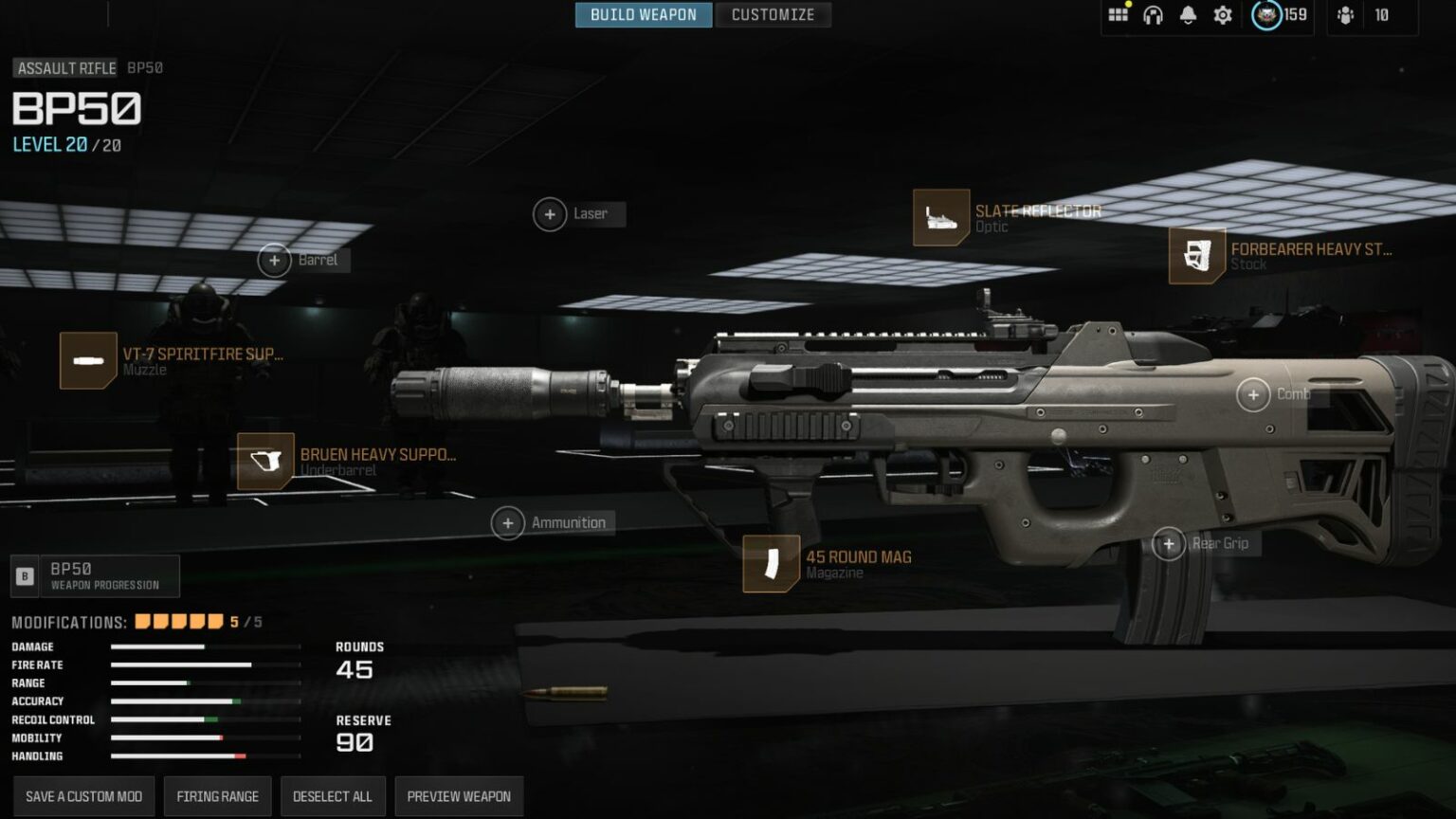Open the 45 Round Mag magazine slot

point(770,564)
